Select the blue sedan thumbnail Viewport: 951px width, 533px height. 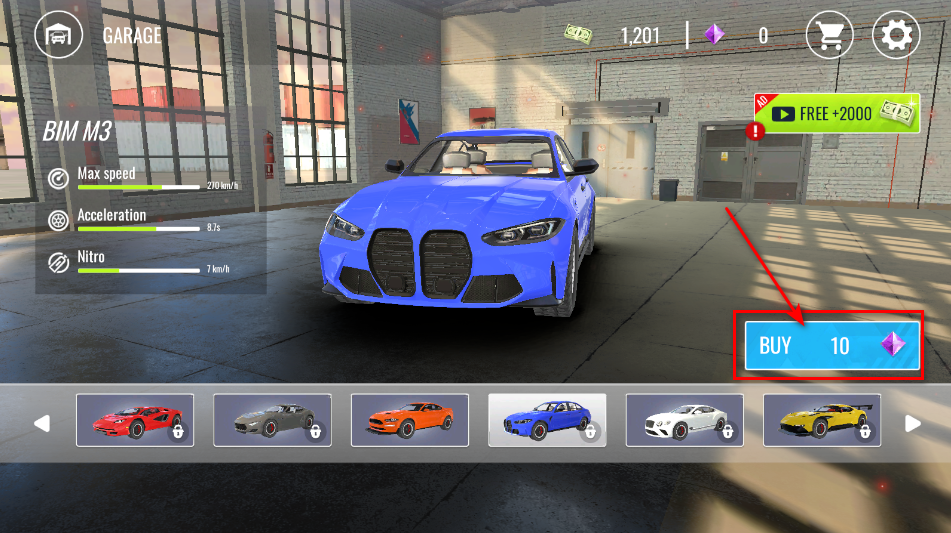tap(547, 420)
